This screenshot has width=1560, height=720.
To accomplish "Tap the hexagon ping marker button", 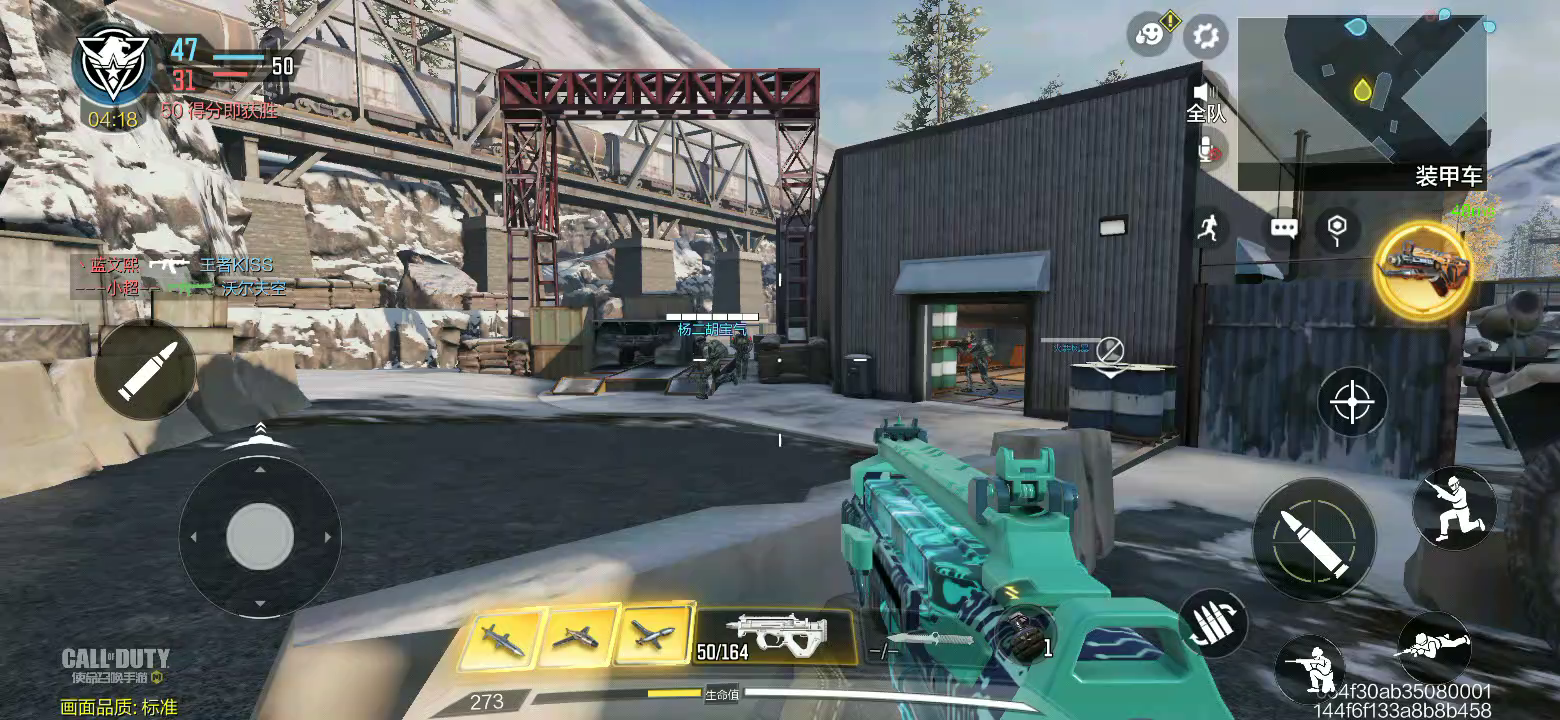I will click(1337, 230).
